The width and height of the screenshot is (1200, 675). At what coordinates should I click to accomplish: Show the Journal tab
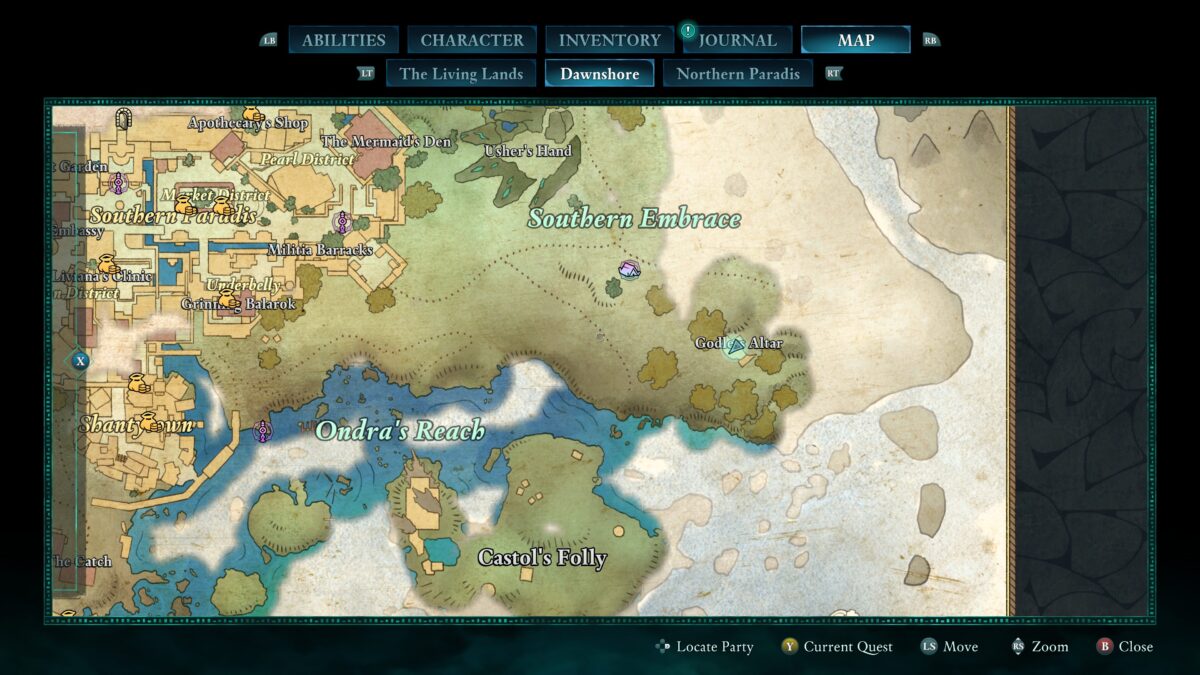point(737,40)
